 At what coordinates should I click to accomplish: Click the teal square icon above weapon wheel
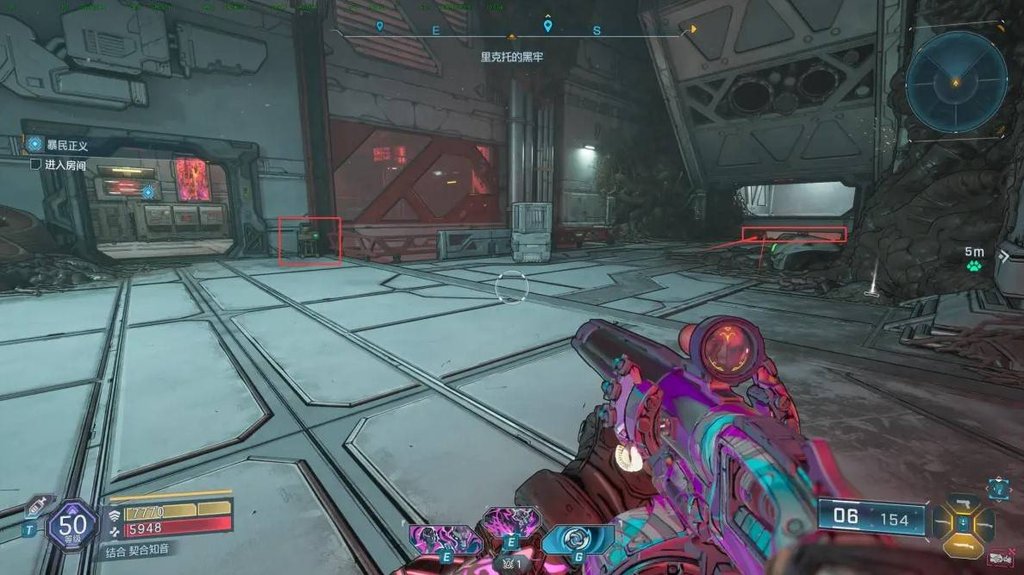pyautogui.click(x=998, y=489)
